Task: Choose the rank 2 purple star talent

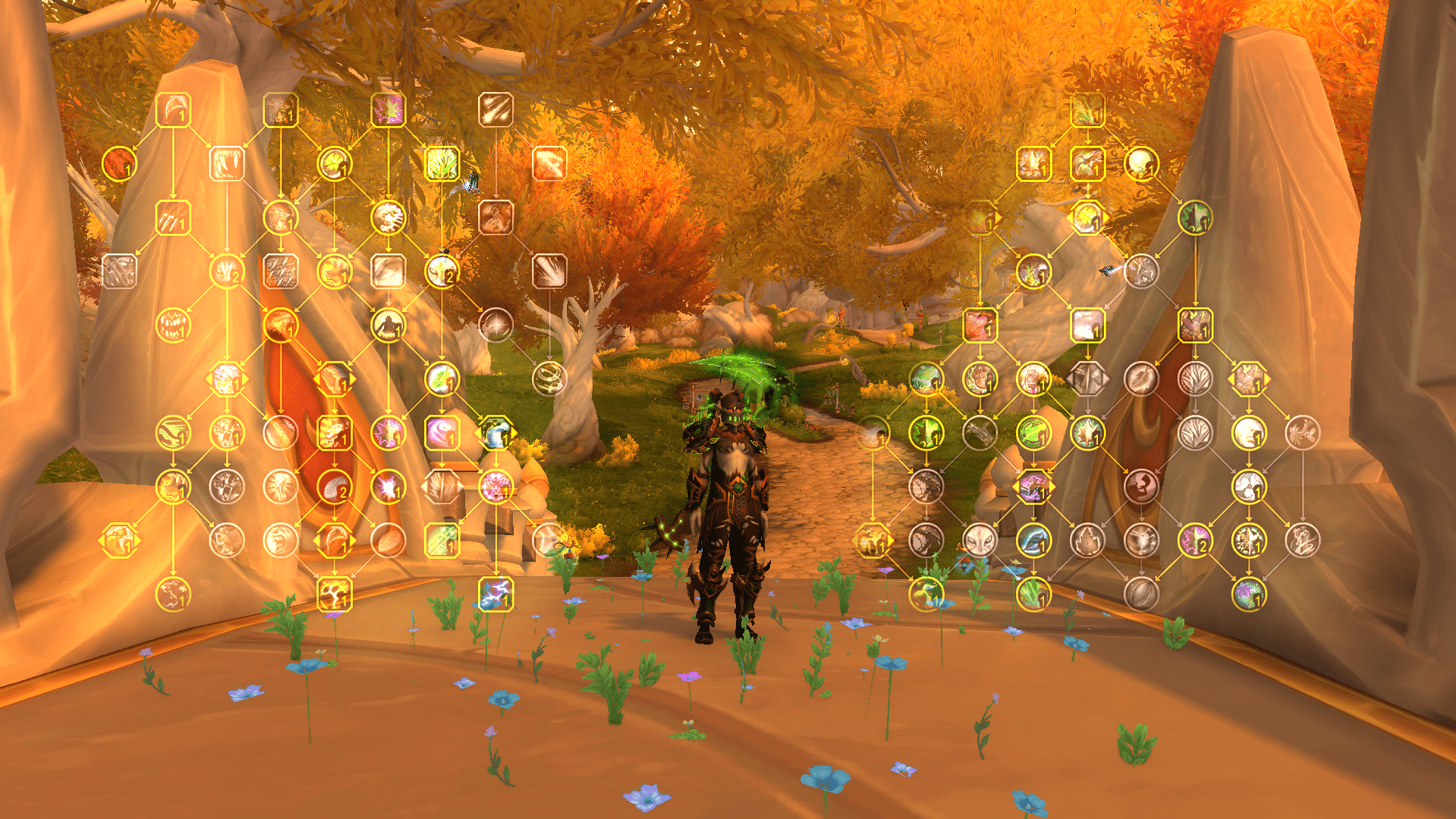Action: coord(1194,540)
